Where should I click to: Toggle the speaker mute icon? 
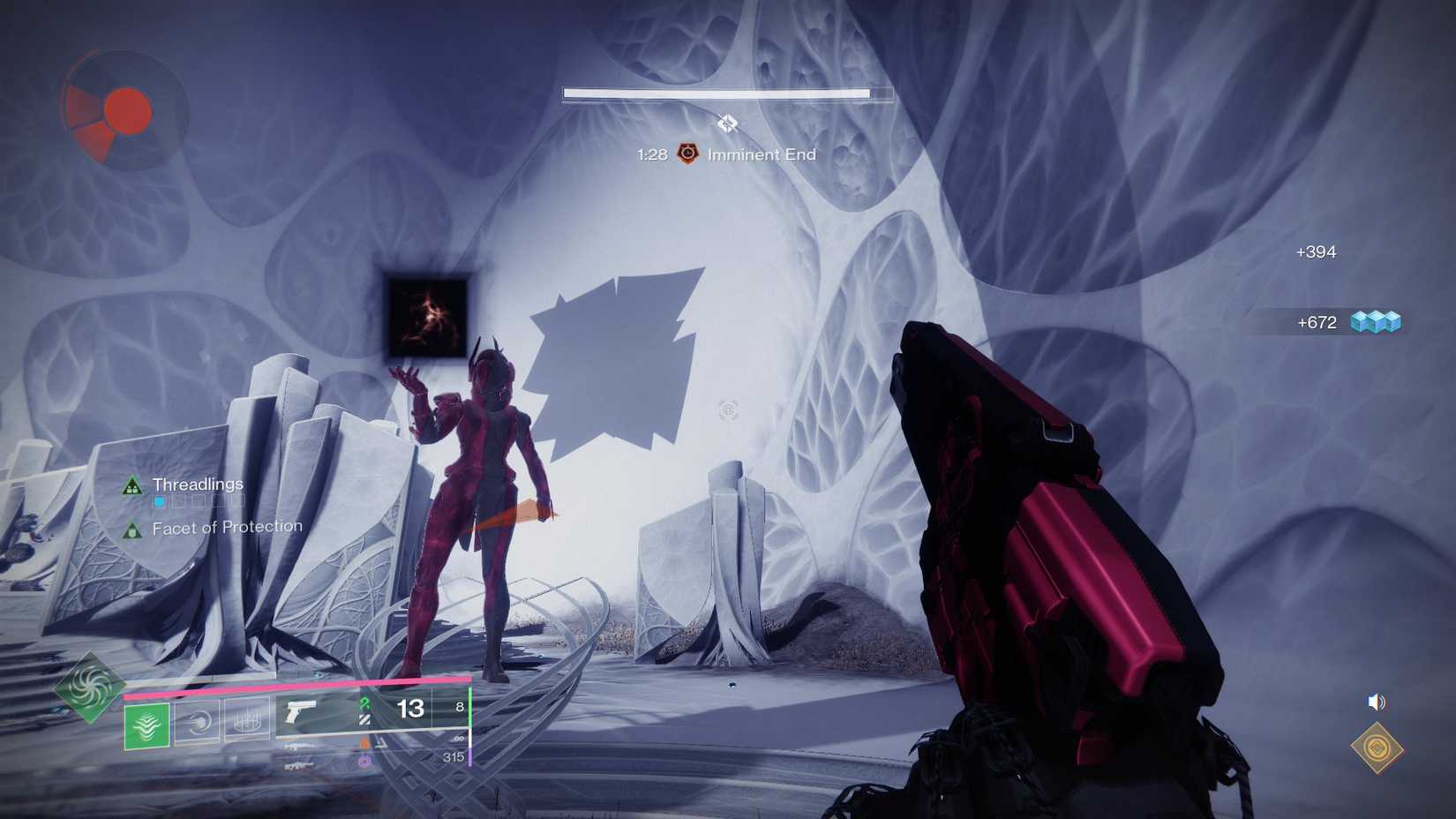point(1375,703)
